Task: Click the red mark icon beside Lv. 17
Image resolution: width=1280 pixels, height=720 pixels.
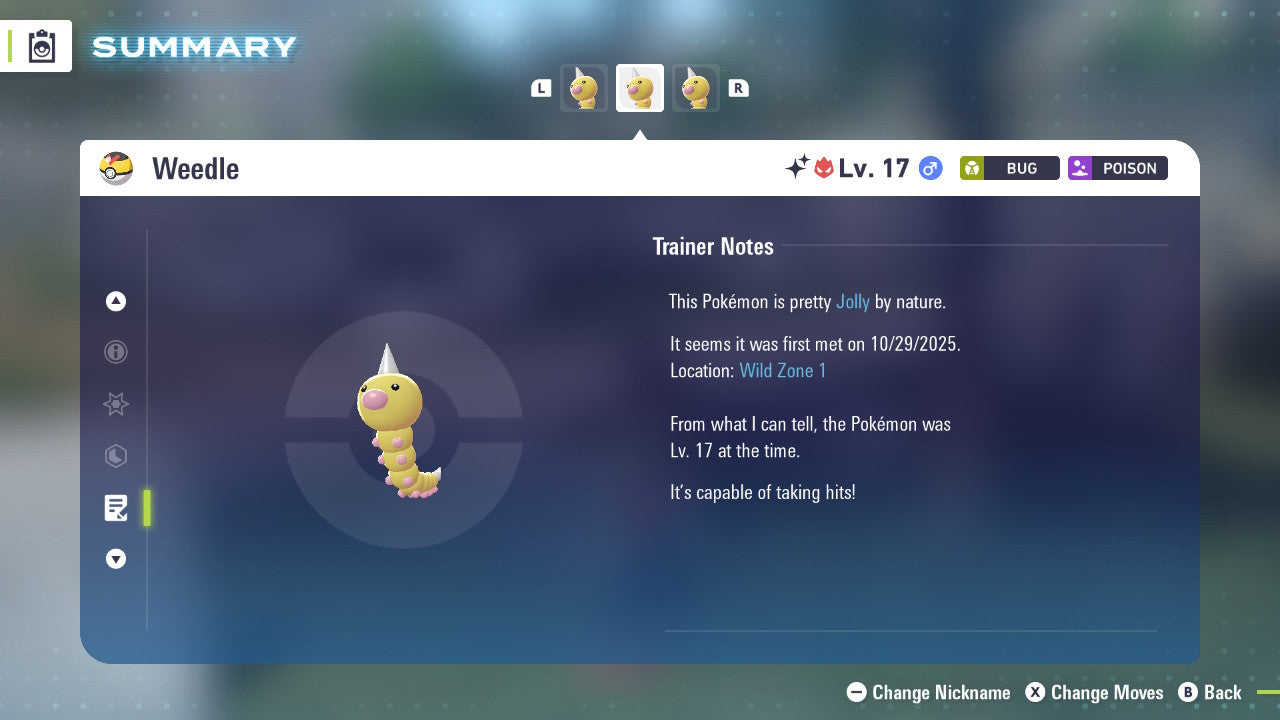Action: (x=821, y=168)
